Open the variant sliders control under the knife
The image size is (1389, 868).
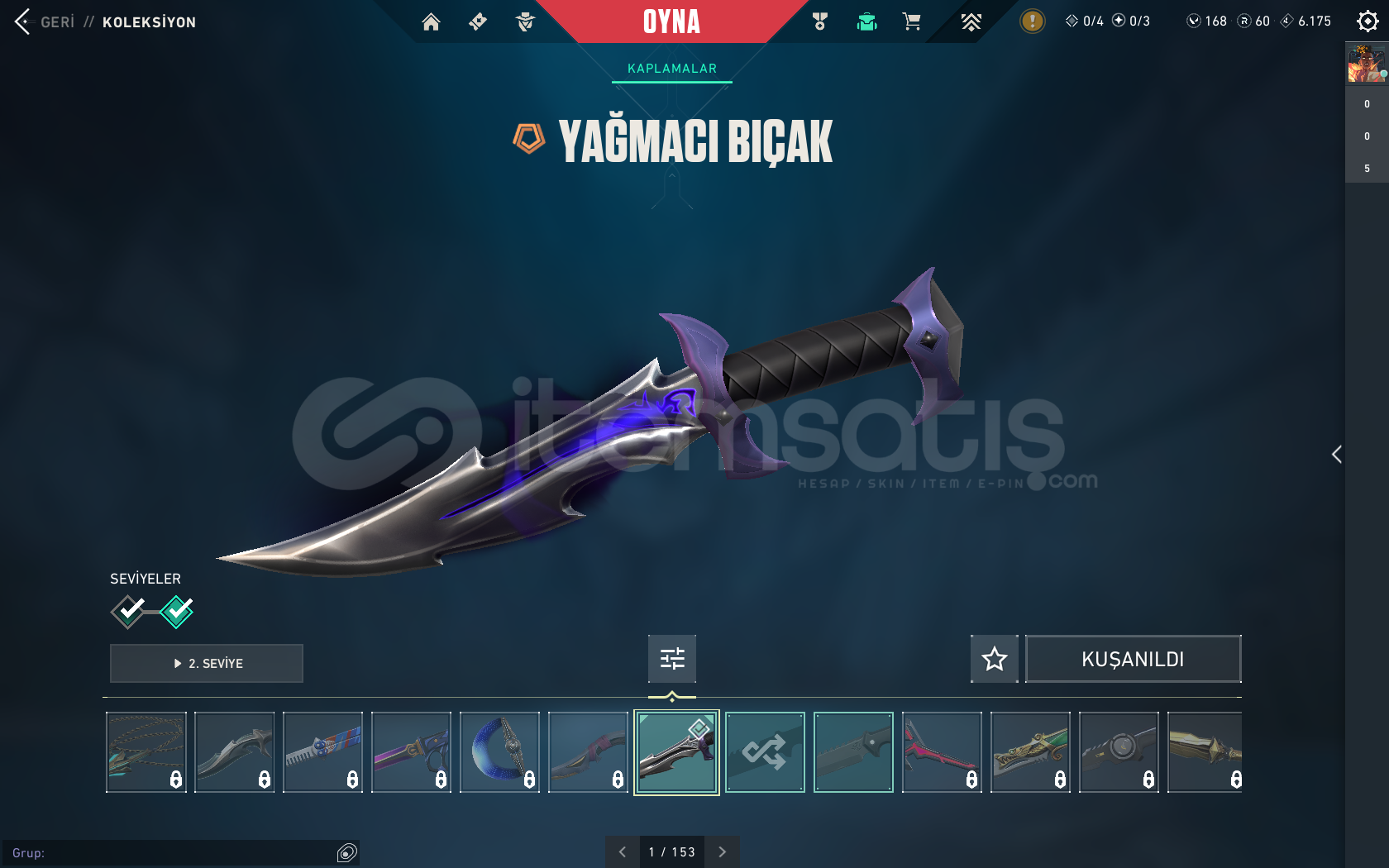point(671,658)
